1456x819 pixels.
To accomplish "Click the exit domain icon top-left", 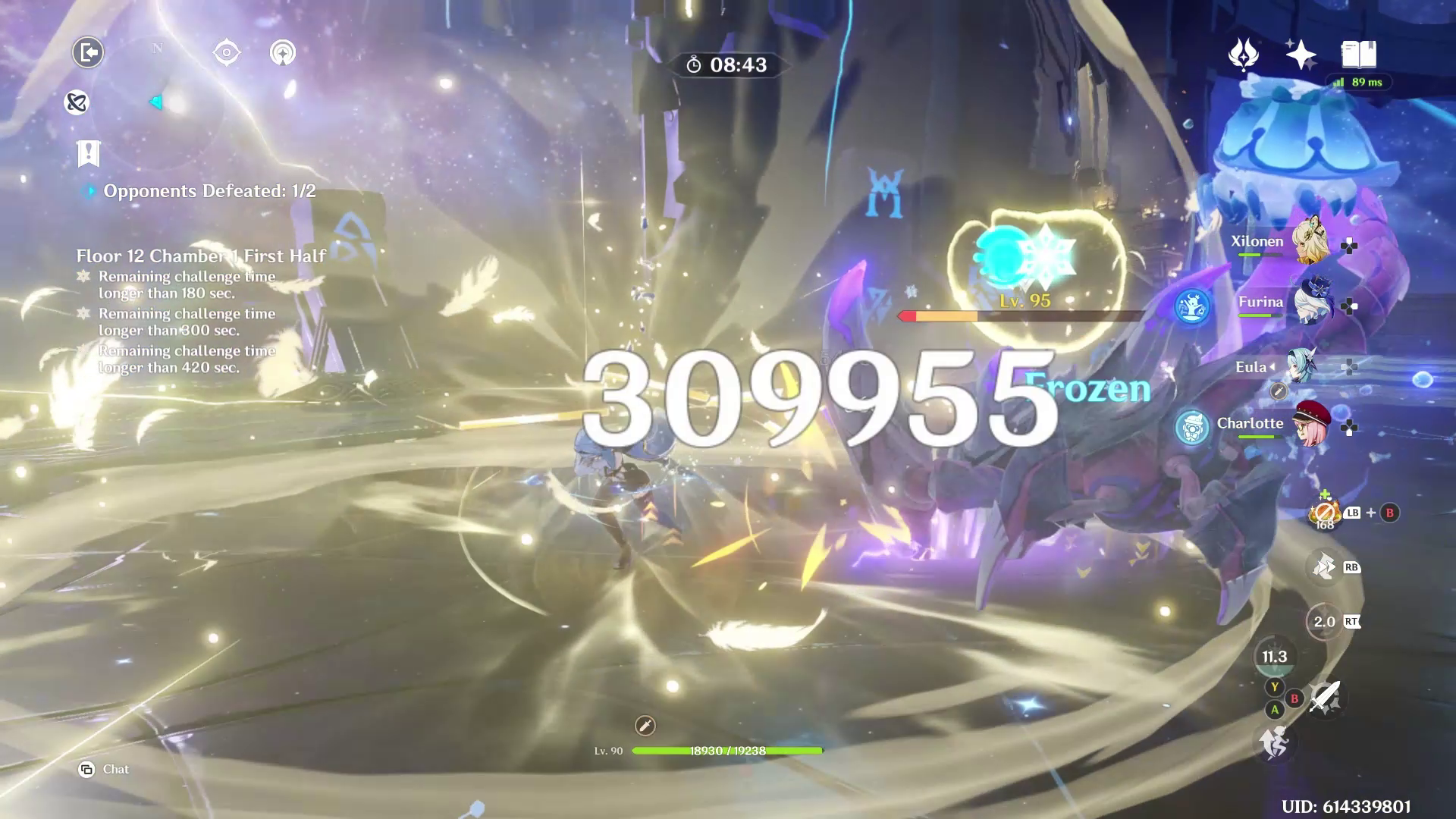I will (87, 52).
